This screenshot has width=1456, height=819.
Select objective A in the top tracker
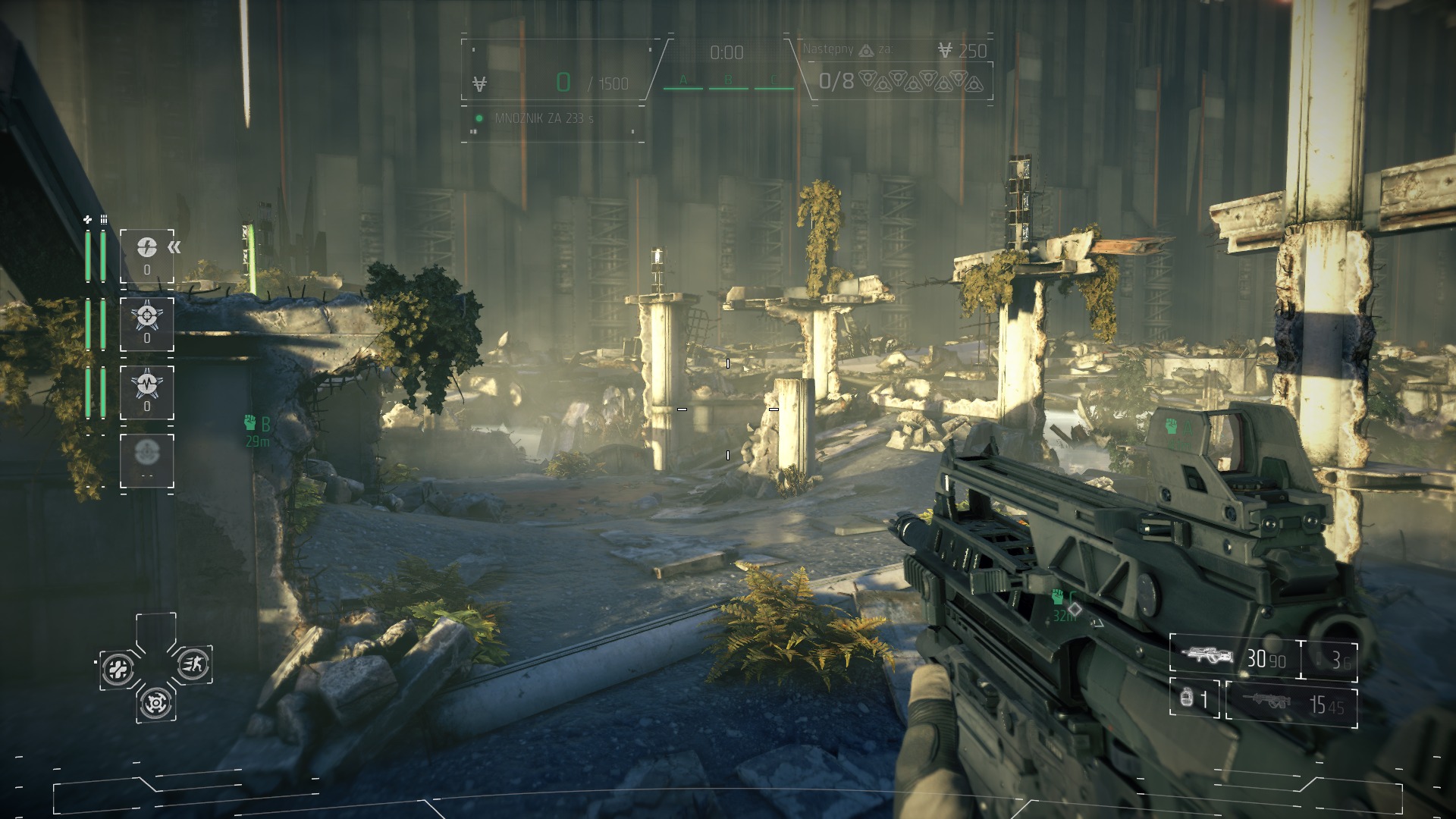click(682, 80)
